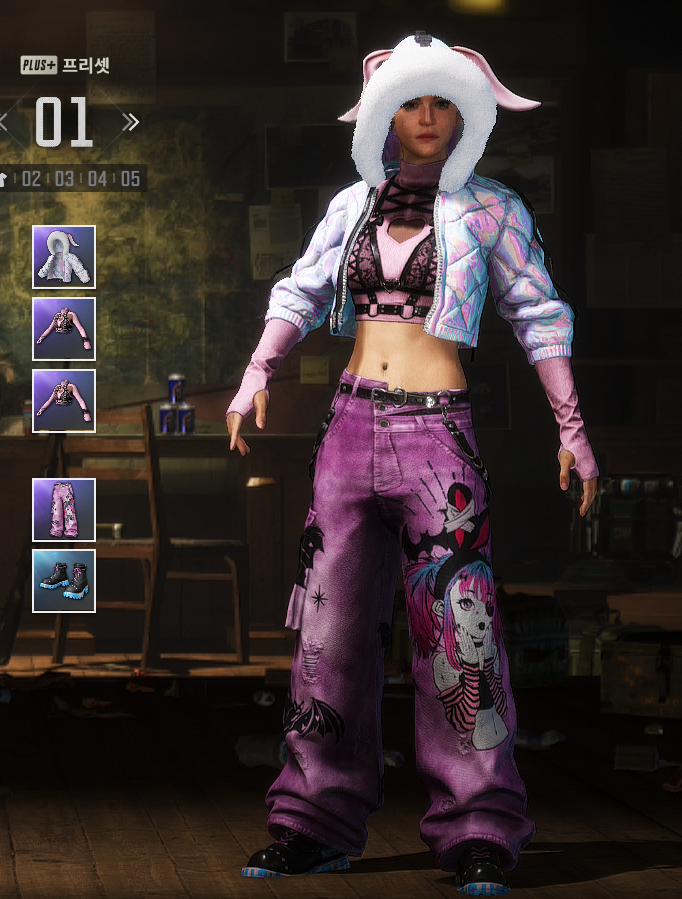Select the white hooded jacket slot
Viewport: 682px width, 899px height.
click(x=64, y=257)
